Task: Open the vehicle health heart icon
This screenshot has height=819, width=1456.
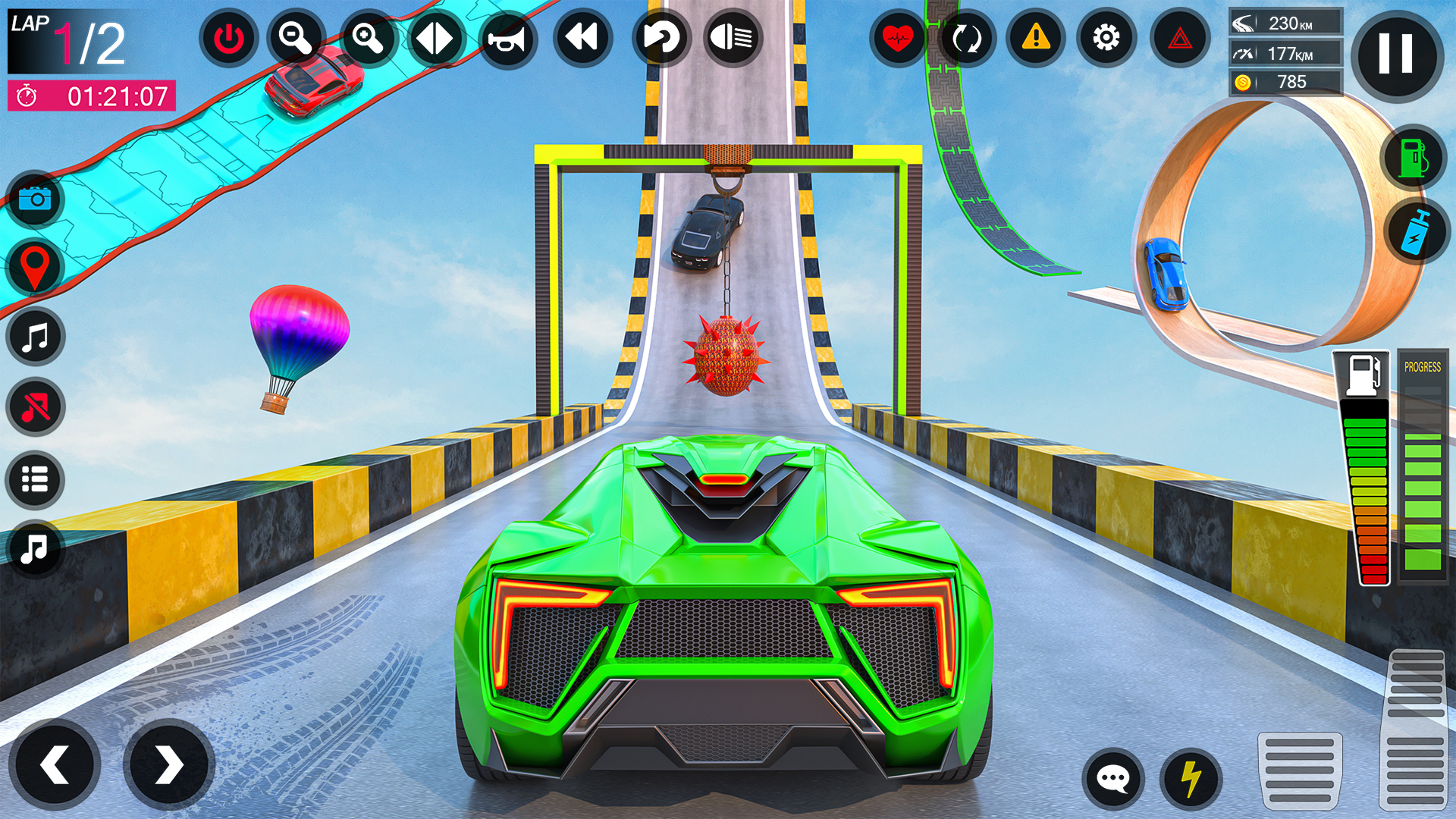Action: [899, 37]
